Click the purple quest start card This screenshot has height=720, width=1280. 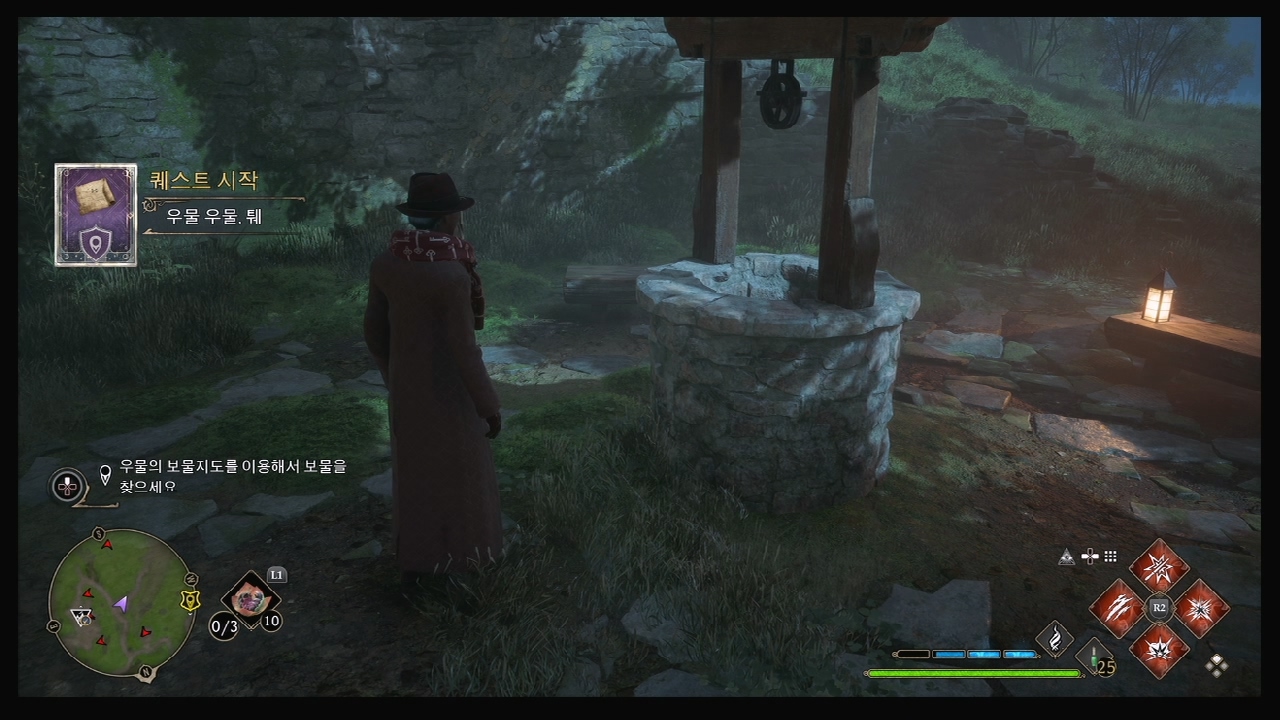(x=96, y=215)
